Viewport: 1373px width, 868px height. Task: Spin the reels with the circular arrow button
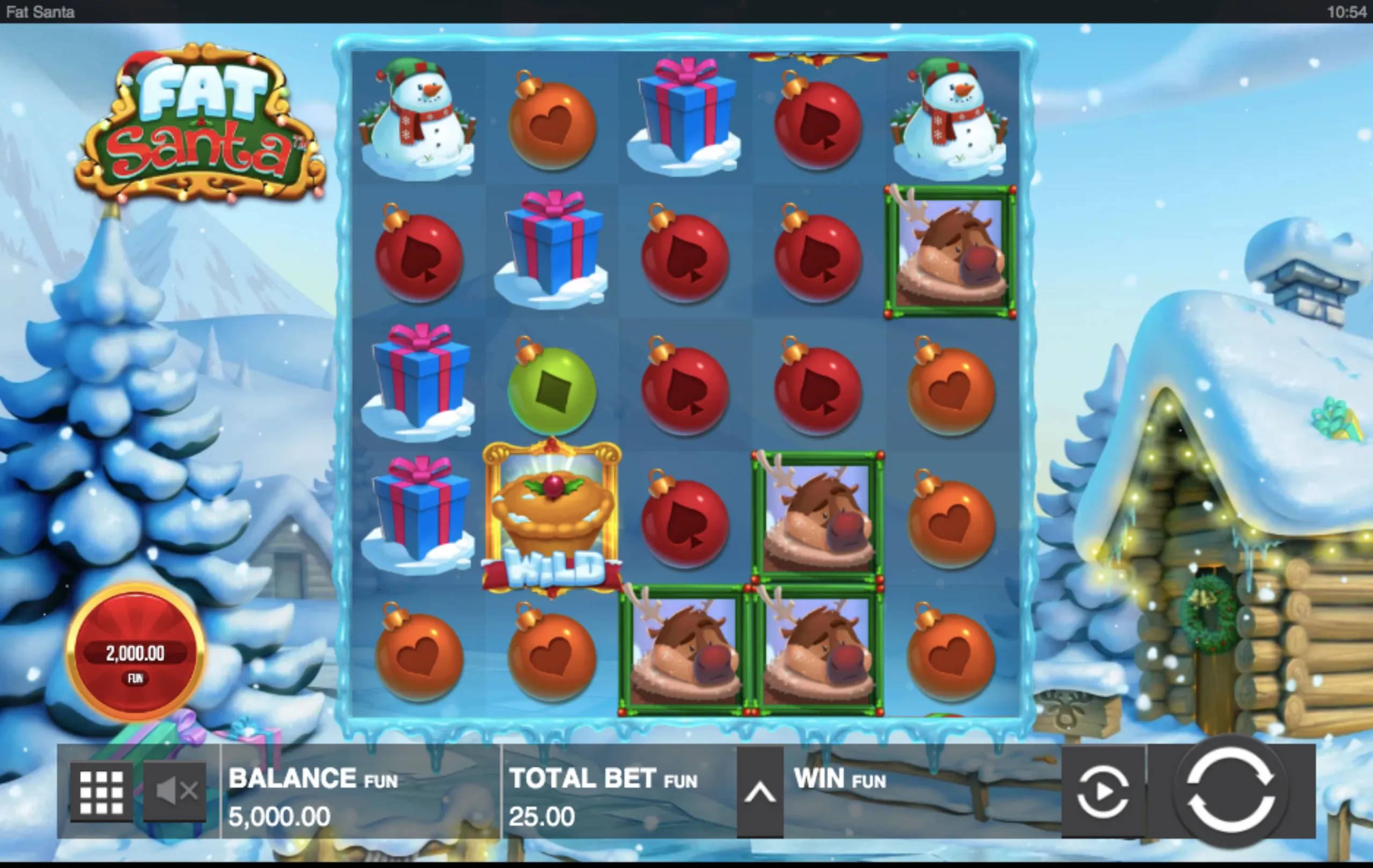[x=1230, y=791]
